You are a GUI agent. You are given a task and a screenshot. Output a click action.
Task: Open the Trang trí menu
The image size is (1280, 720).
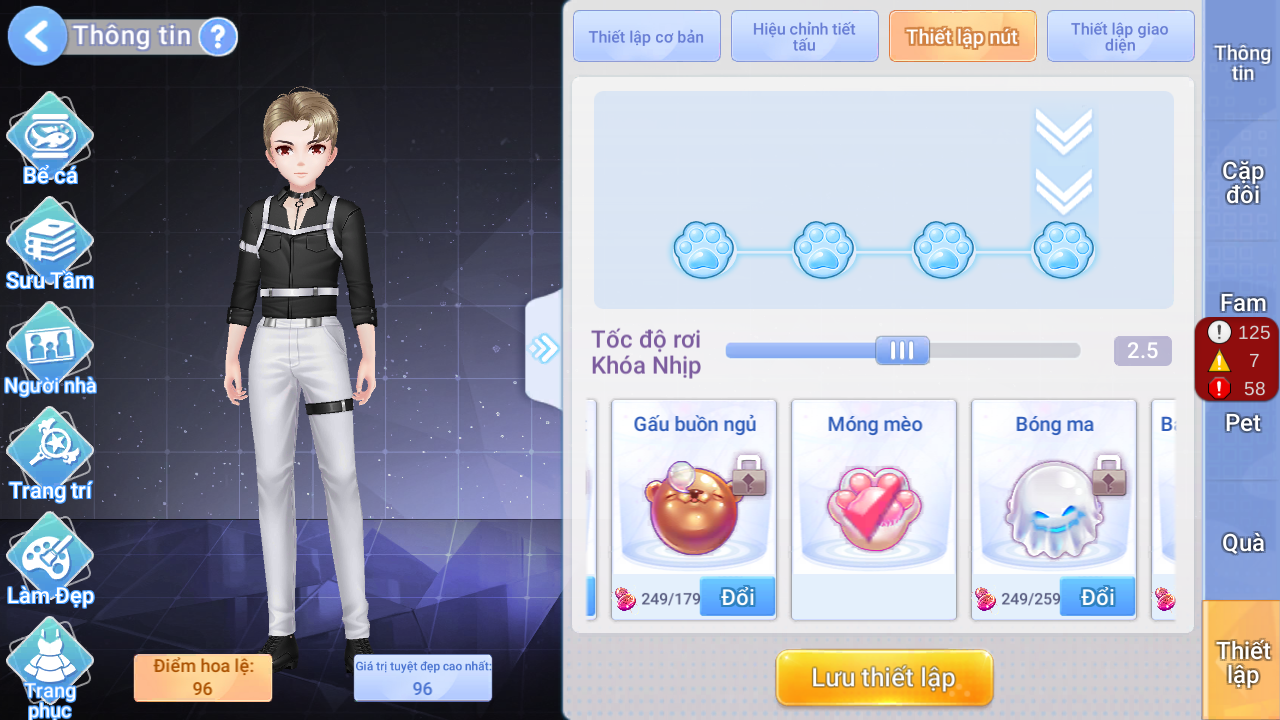click(x=50, y=455)
